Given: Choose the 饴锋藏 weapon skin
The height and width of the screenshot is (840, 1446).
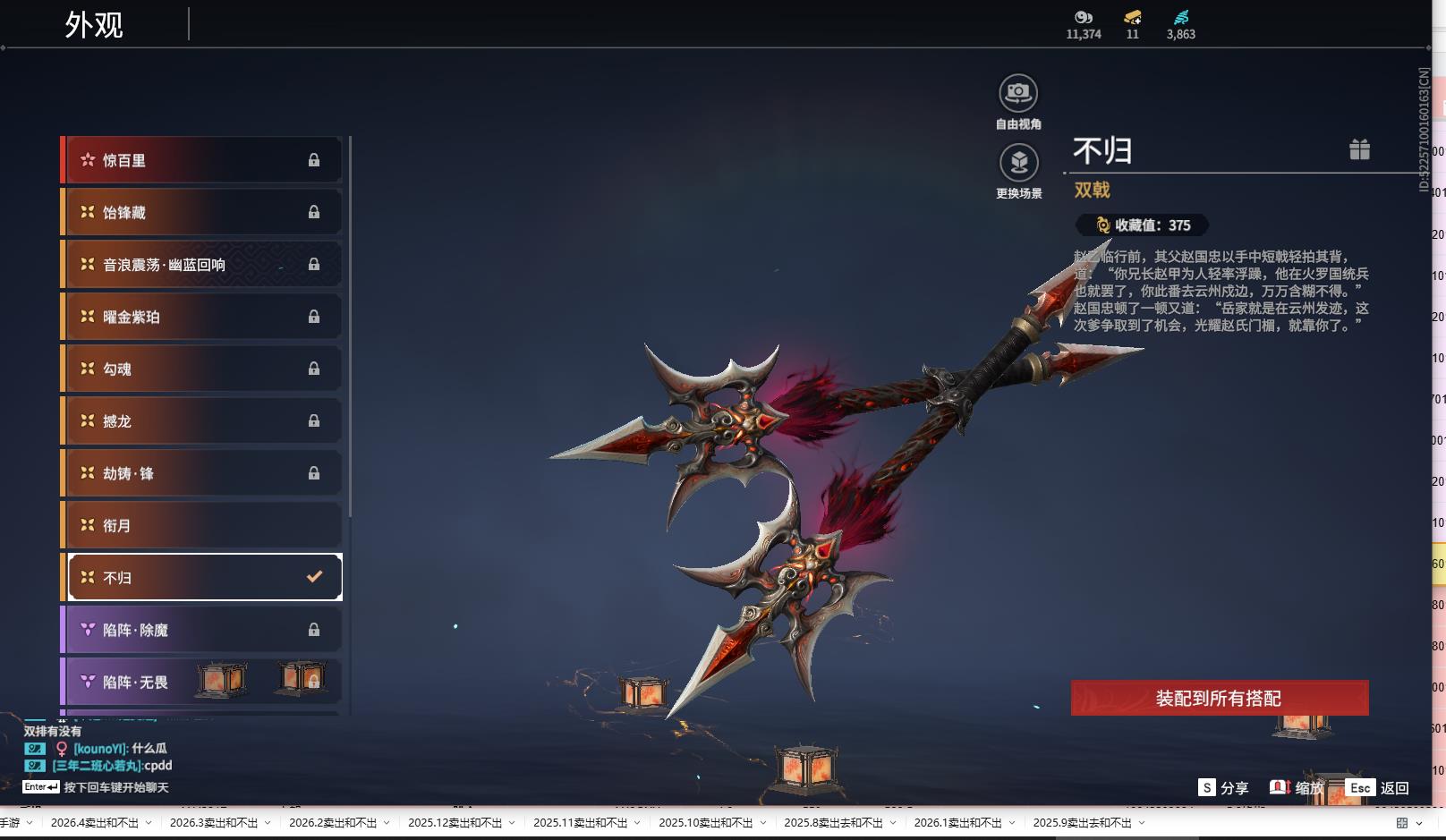Looking at the screenshot, I should coord(202,212).
